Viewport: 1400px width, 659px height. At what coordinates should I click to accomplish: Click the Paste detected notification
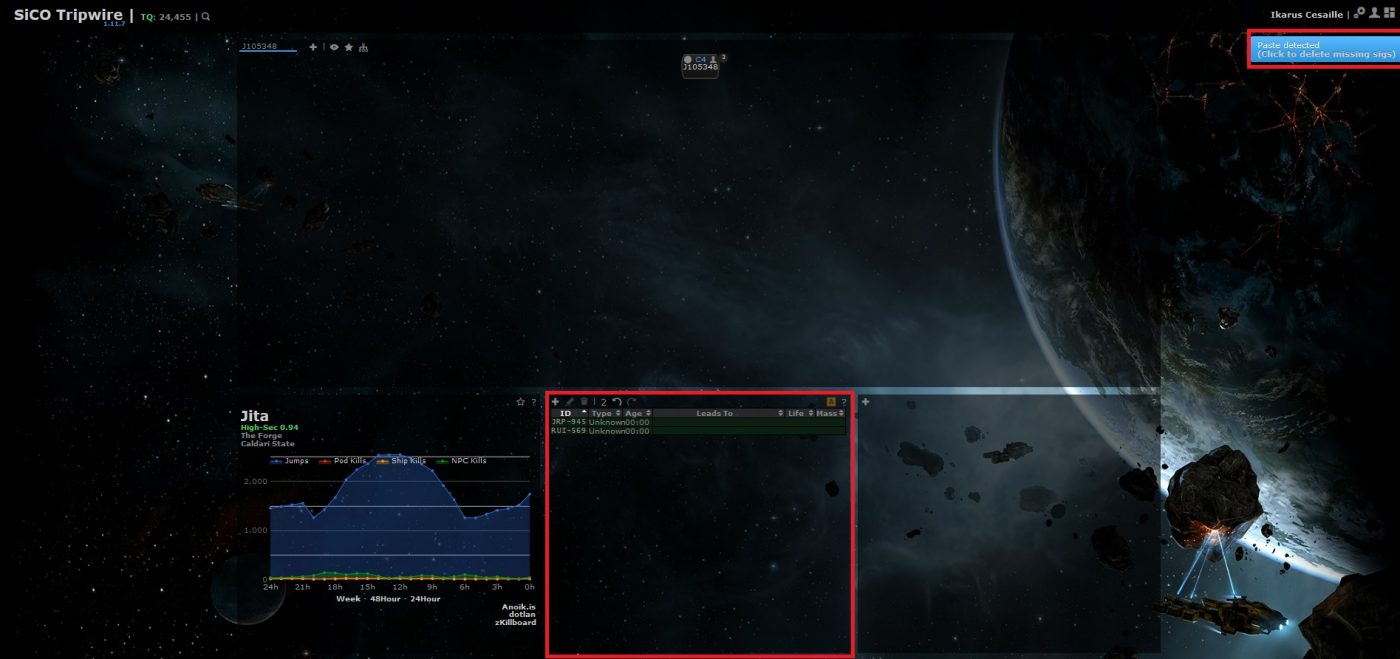[x=1325, y=49]
